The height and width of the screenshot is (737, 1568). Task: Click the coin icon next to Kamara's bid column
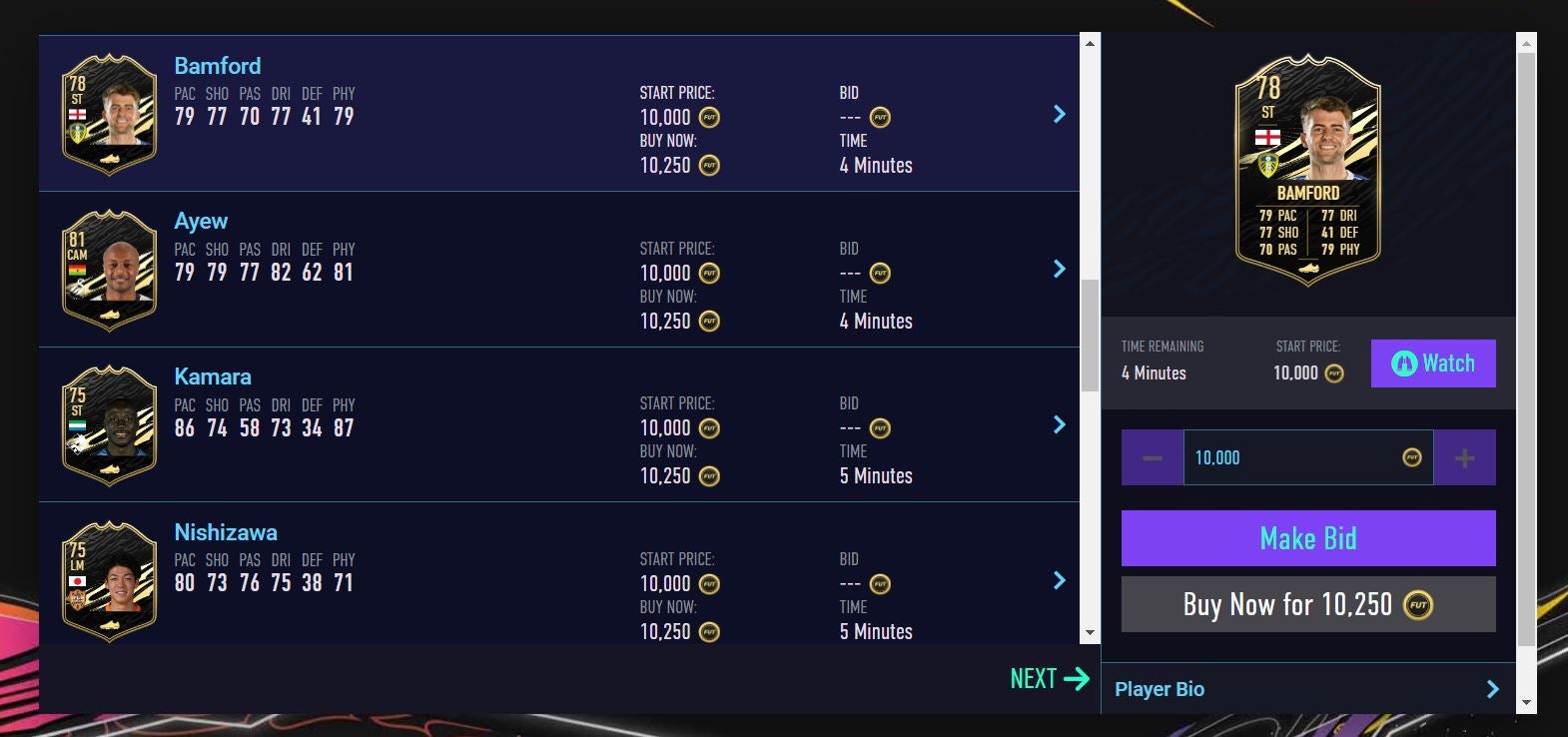pos(879,426)
